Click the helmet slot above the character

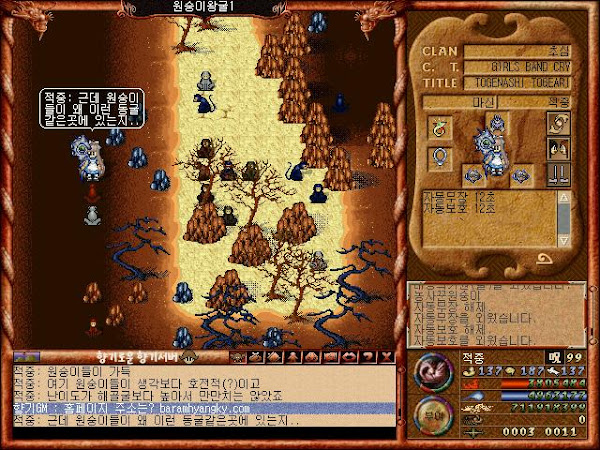tap(495, 122)
